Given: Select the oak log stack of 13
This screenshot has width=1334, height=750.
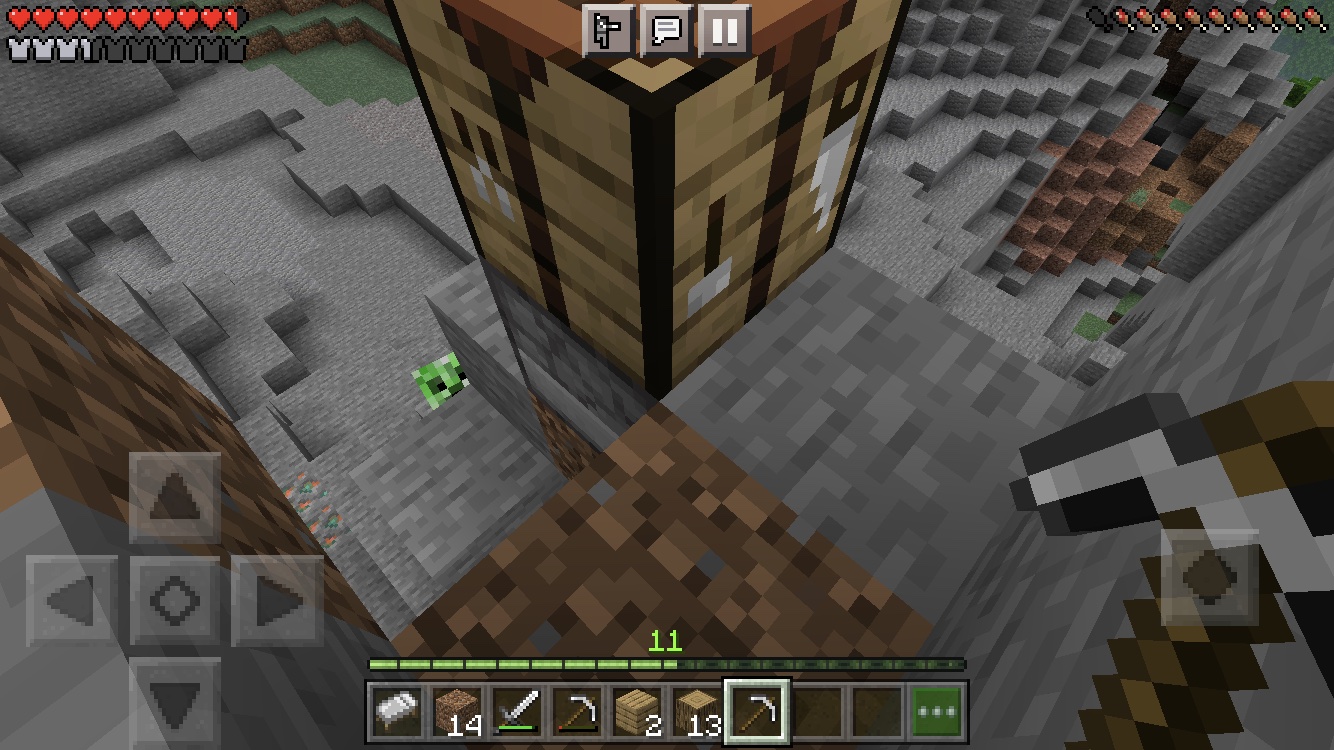Looking at the screenshot, I should (697, 713).
